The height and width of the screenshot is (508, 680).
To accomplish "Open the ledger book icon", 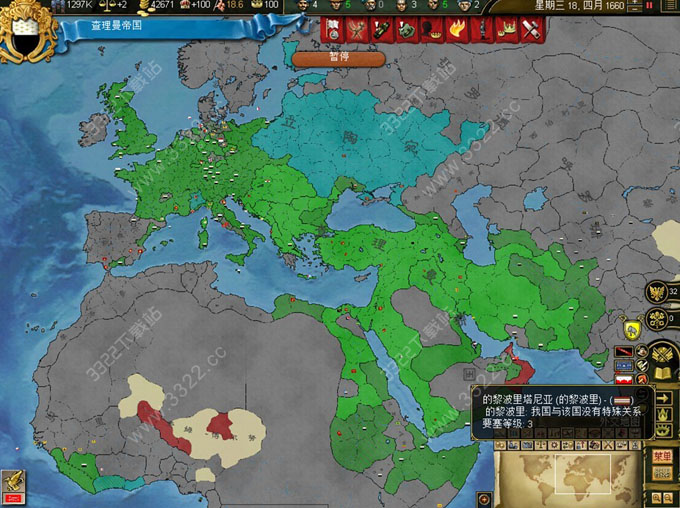I will pyautogui.click(x=663, y=373).
